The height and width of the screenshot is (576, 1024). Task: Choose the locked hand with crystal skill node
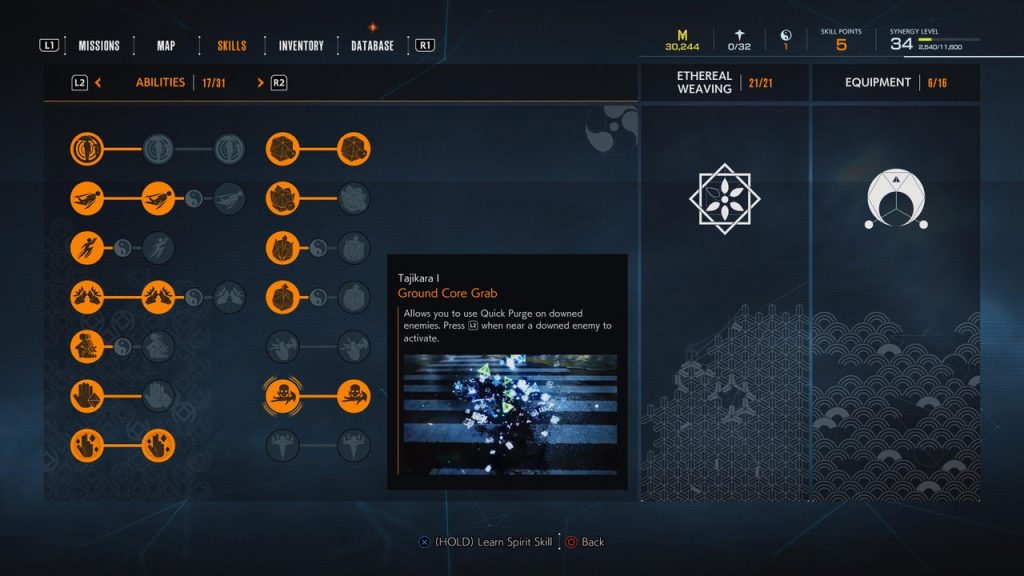158,395
